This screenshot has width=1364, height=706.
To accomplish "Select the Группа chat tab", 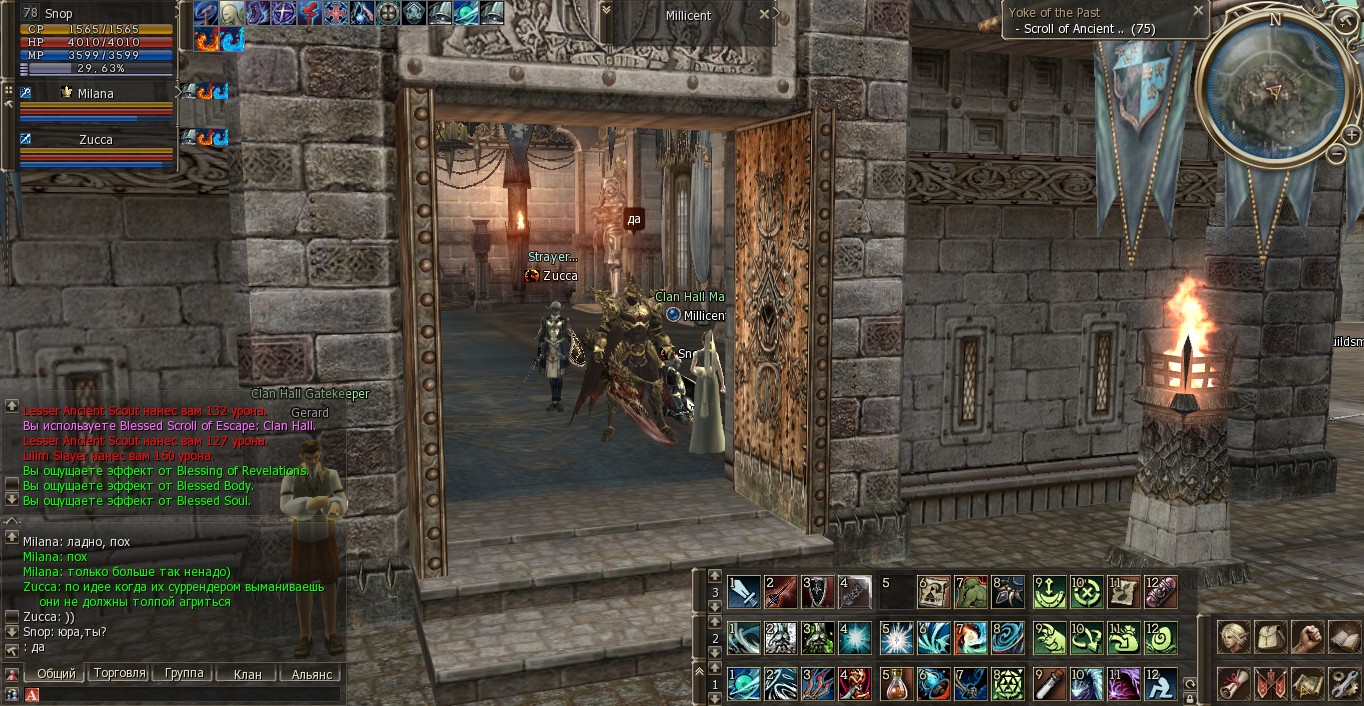I will pos(184,674).
